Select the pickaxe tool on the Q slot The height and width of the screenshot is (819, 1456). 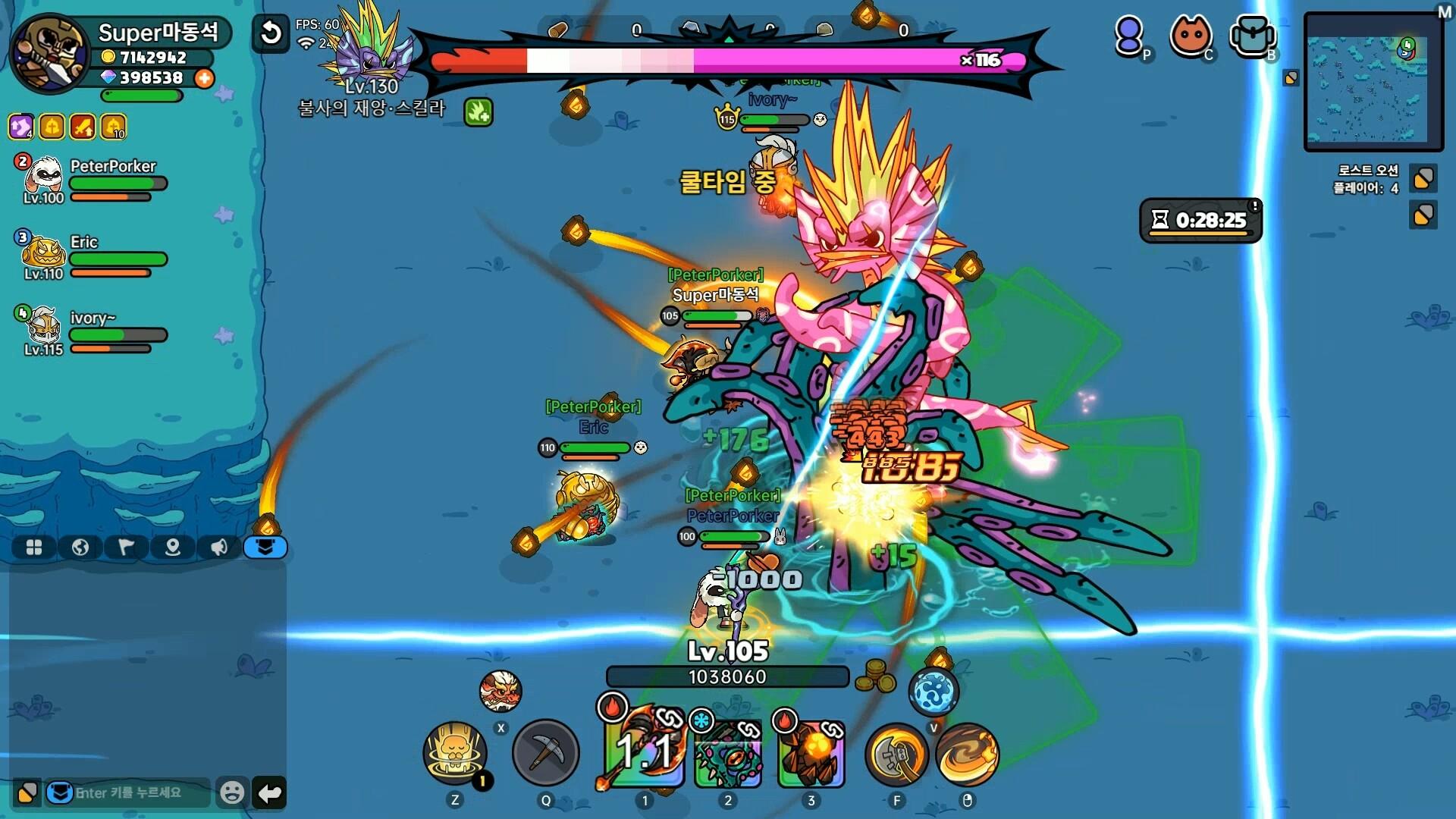546,752
